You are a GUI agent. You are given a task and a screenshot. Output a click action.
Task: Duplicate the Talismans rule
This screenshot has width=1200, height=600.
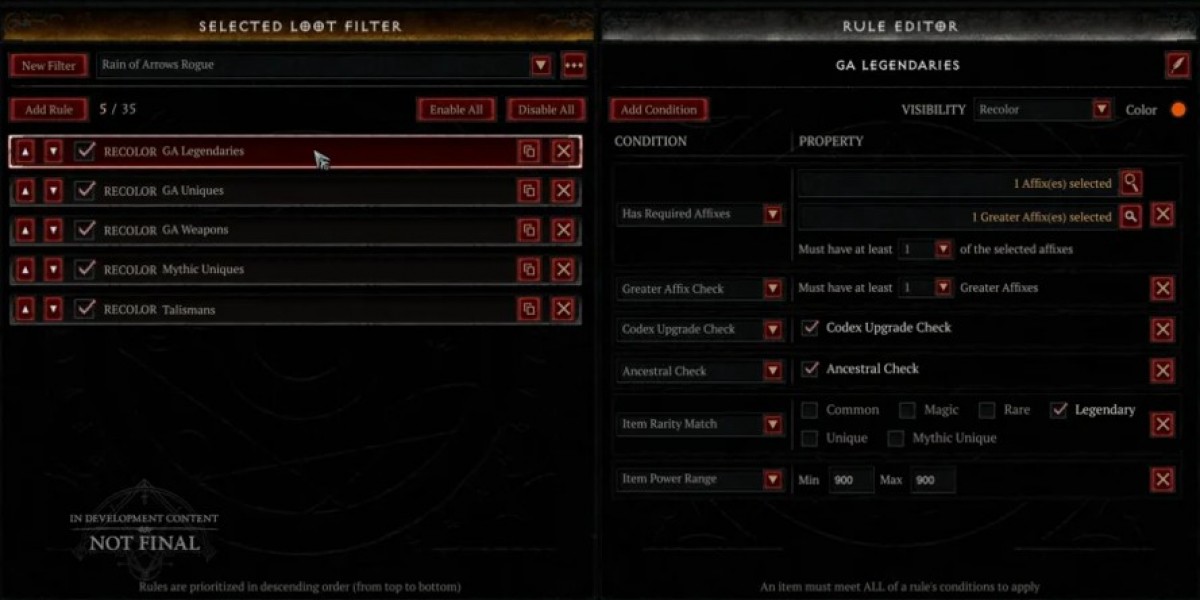point(529,310)
